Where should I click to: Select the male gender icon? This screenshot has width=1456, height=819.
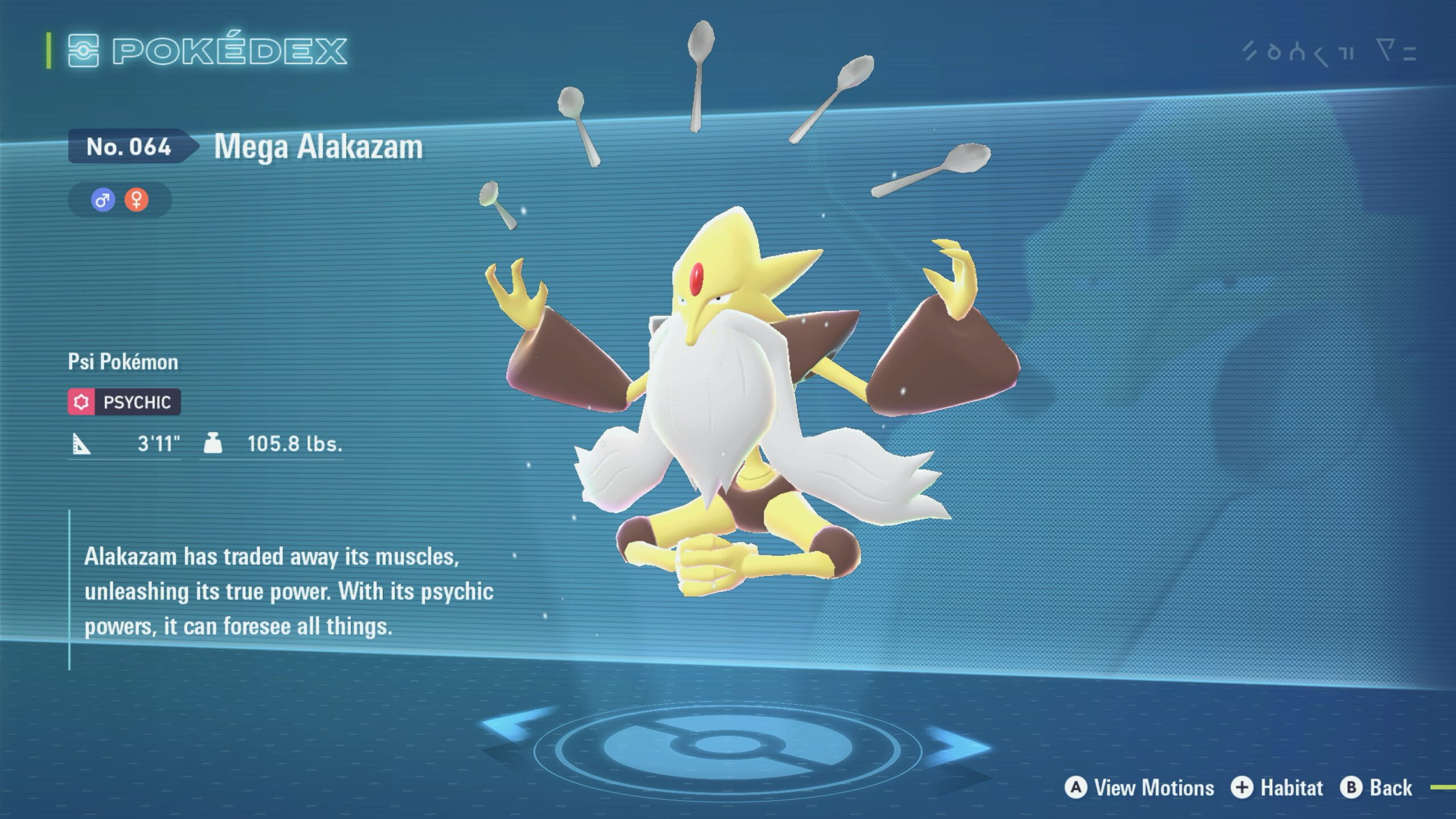pyautogui.click(x=103, y=200)
